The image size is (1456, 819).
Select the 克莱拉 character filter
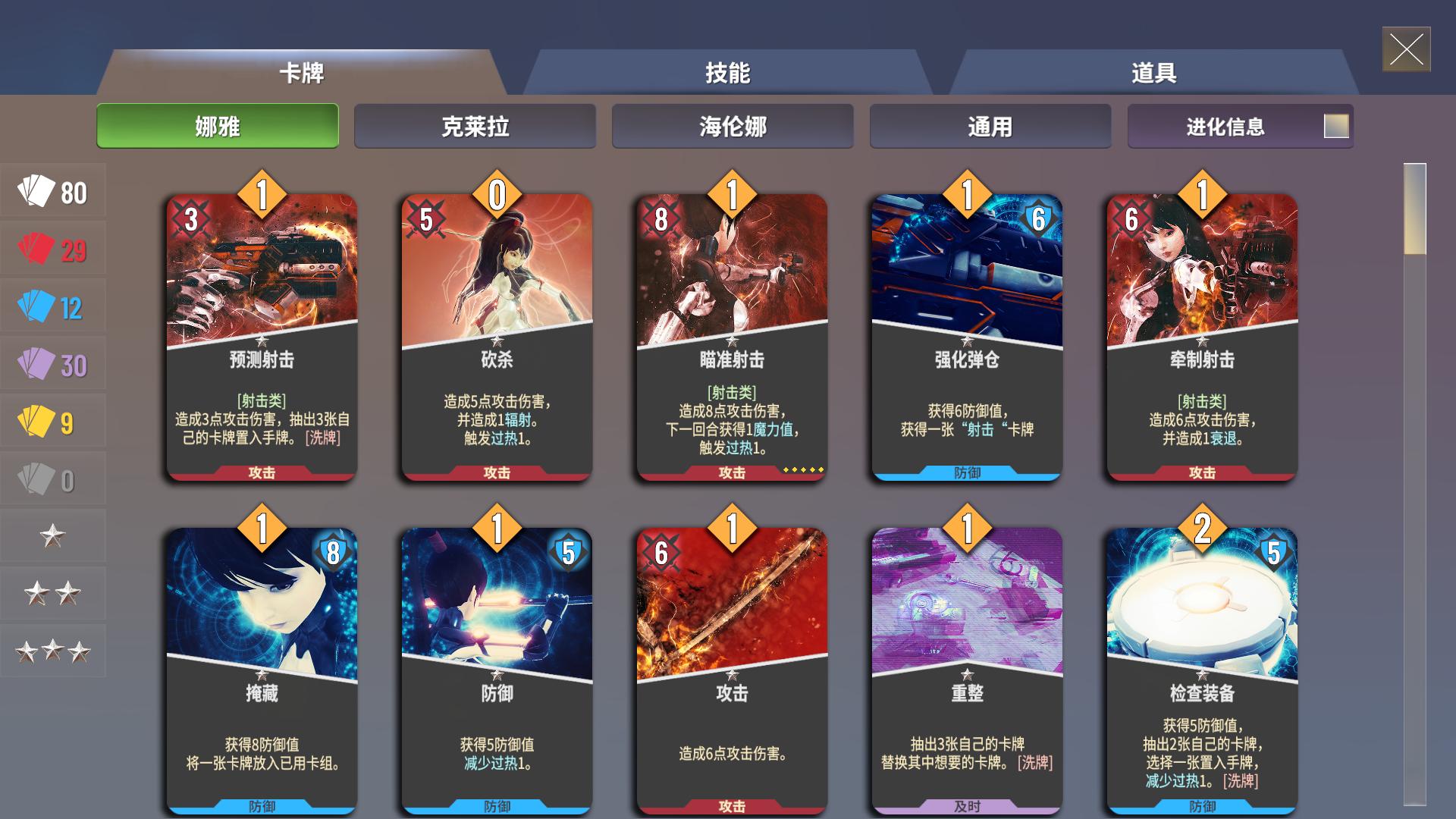click(475, 126)
